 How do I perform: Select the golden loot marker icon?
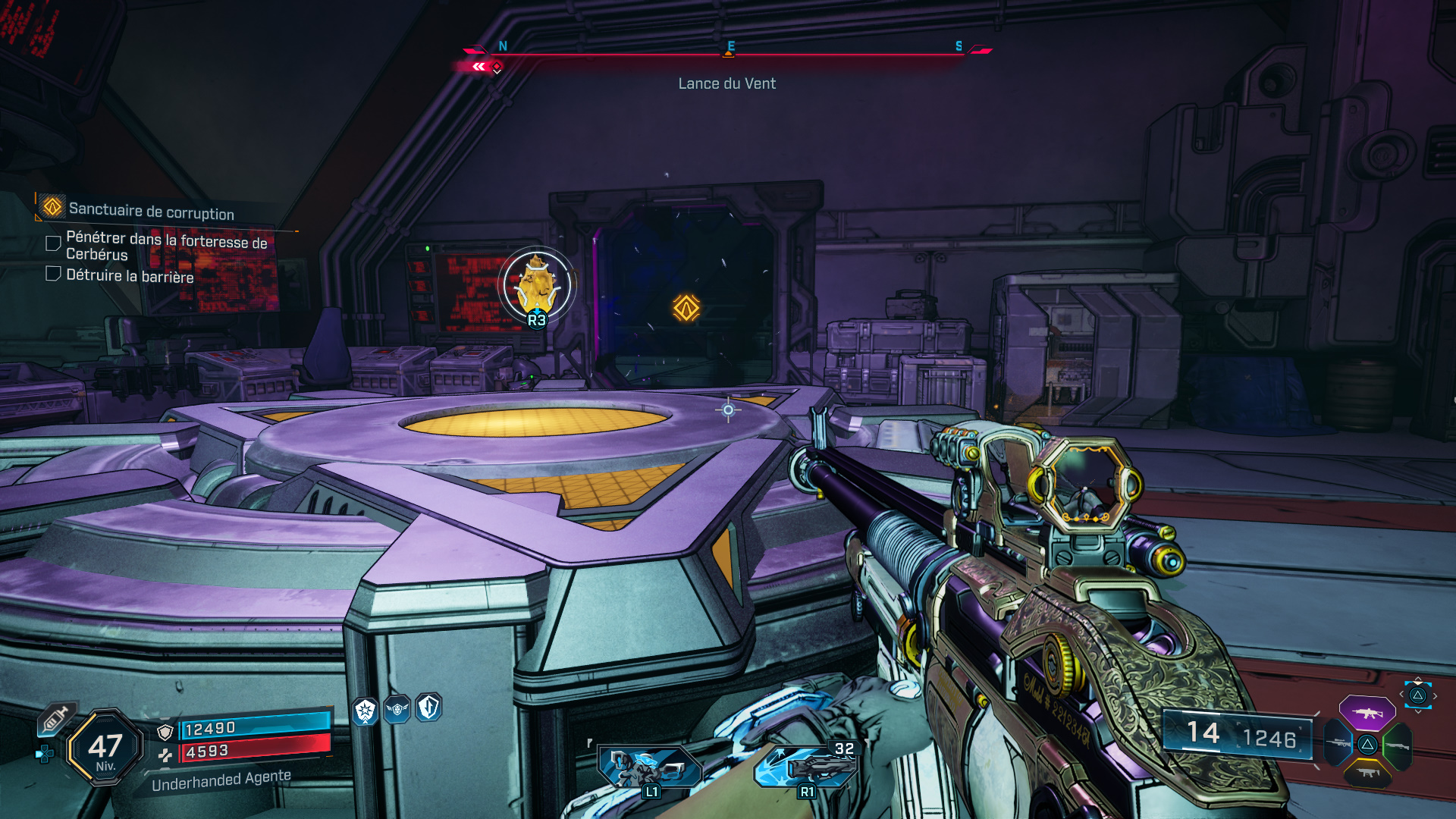(537, 285)
